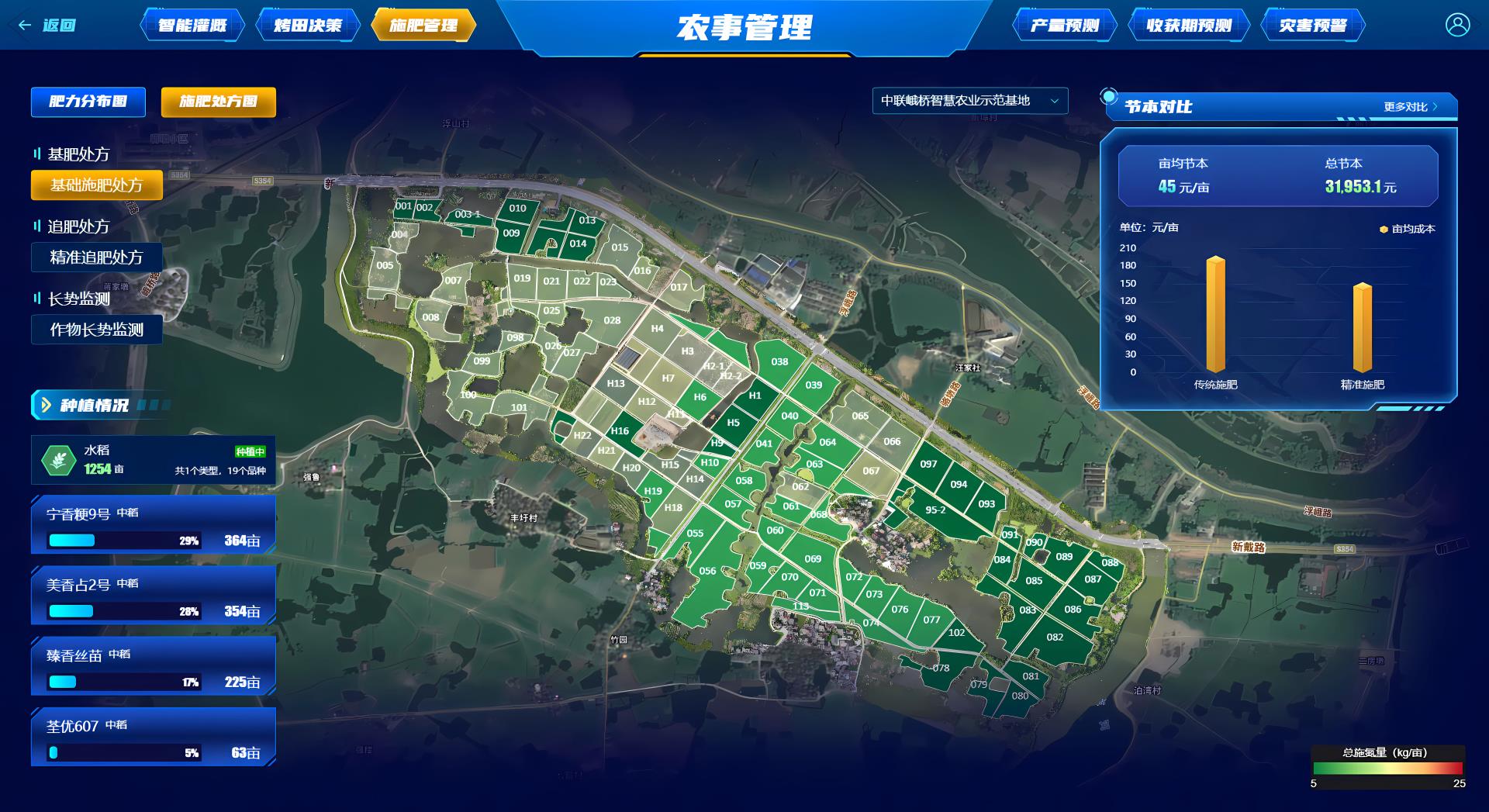Open the user profile icon top right
This screenshot has height=812, width=1489.
click(1456, 25)
